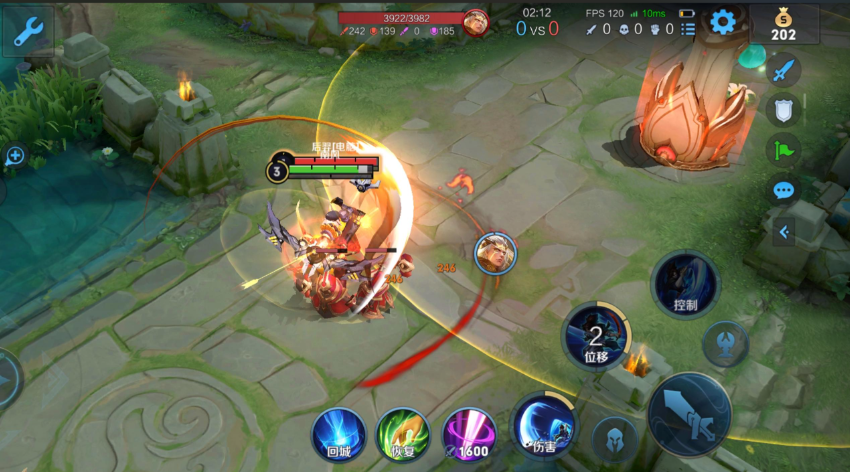Lock onto the enemy hero portrait bubble
The width and height of the screenshot is (850, 472).
(x=495, y=252)
